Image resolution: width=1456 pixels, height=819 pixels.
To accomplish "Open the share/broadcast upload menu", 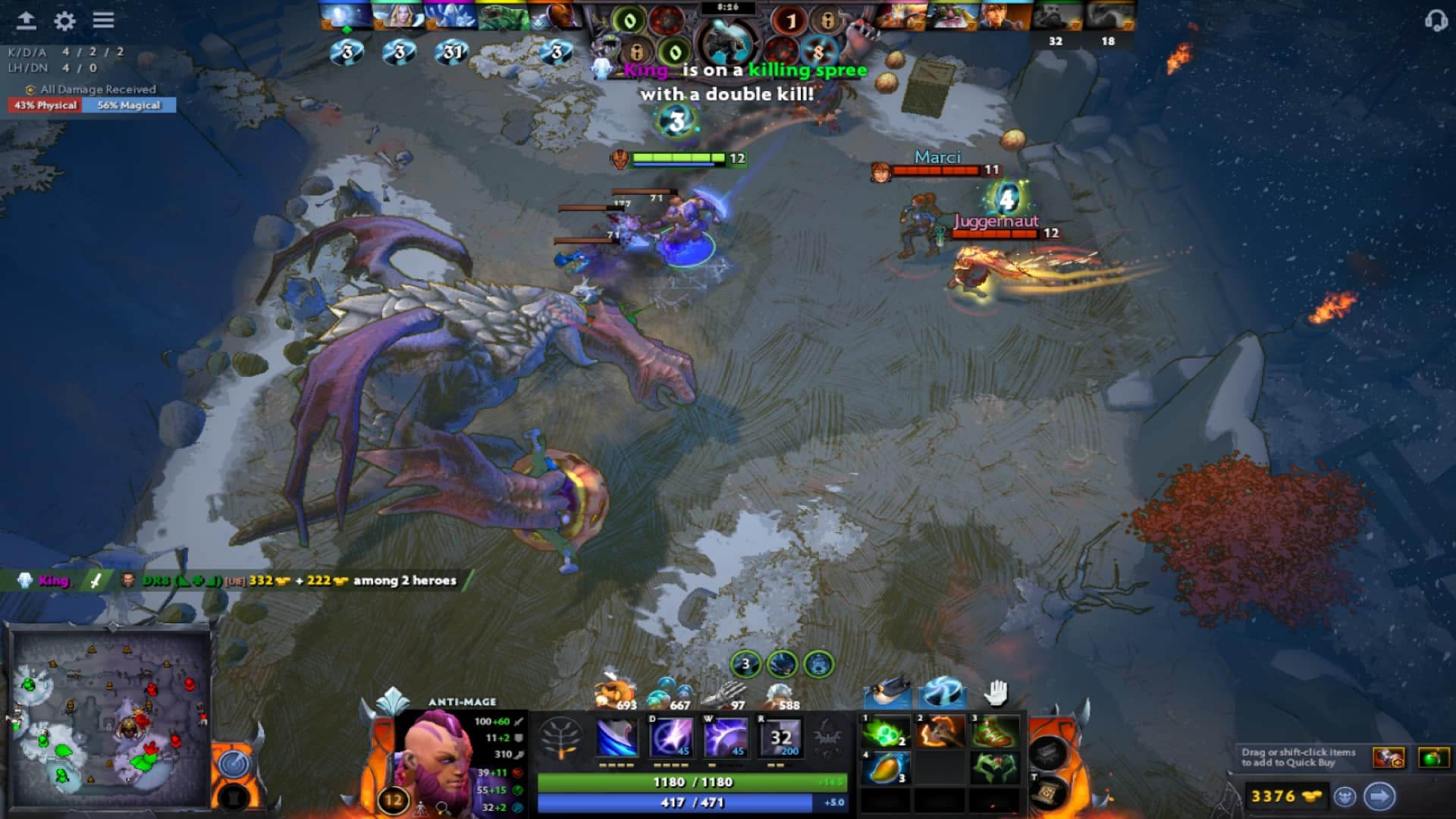I will point(27,20).
